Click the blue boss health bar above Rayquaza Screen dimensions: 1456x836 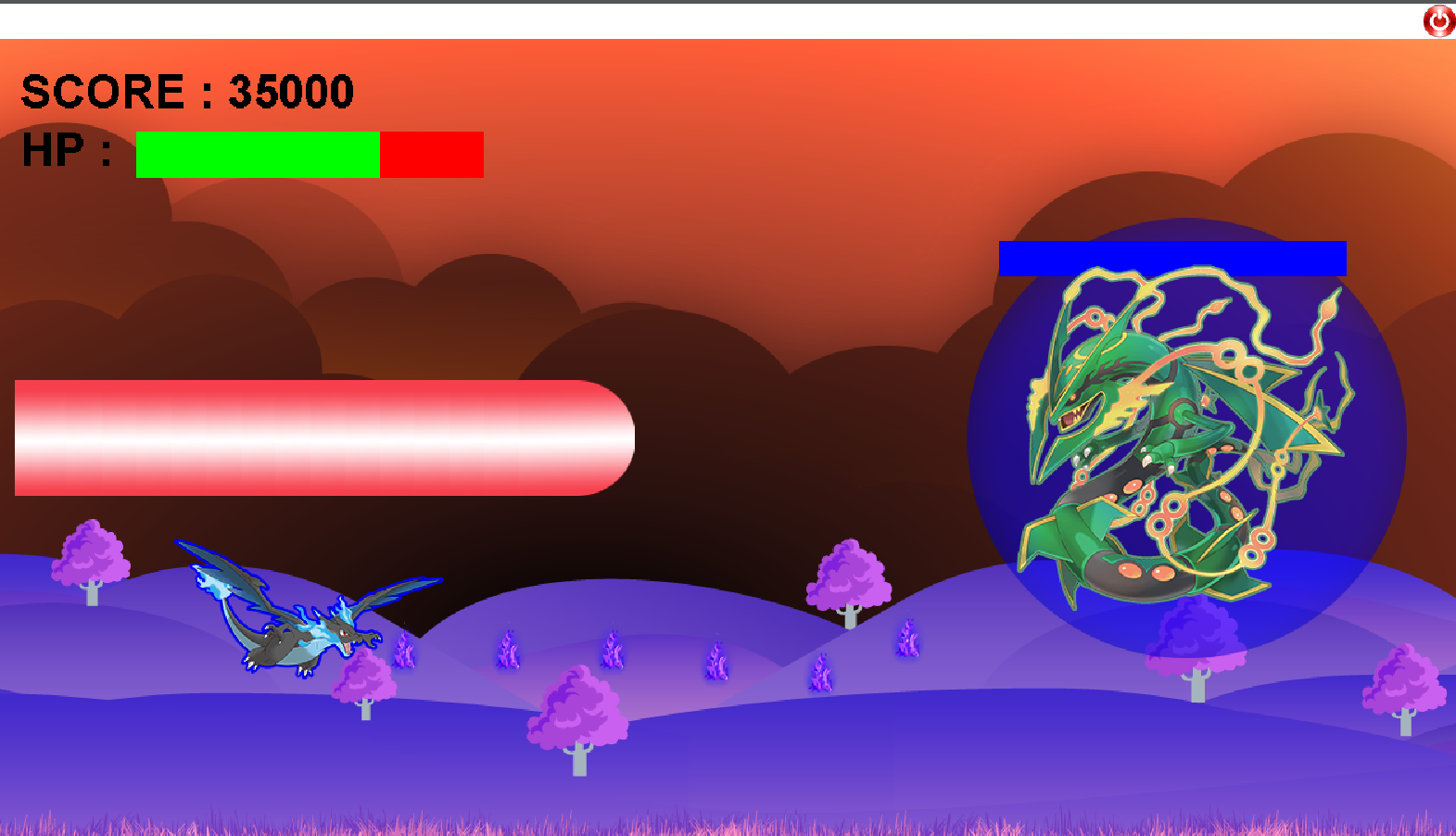1172,258
